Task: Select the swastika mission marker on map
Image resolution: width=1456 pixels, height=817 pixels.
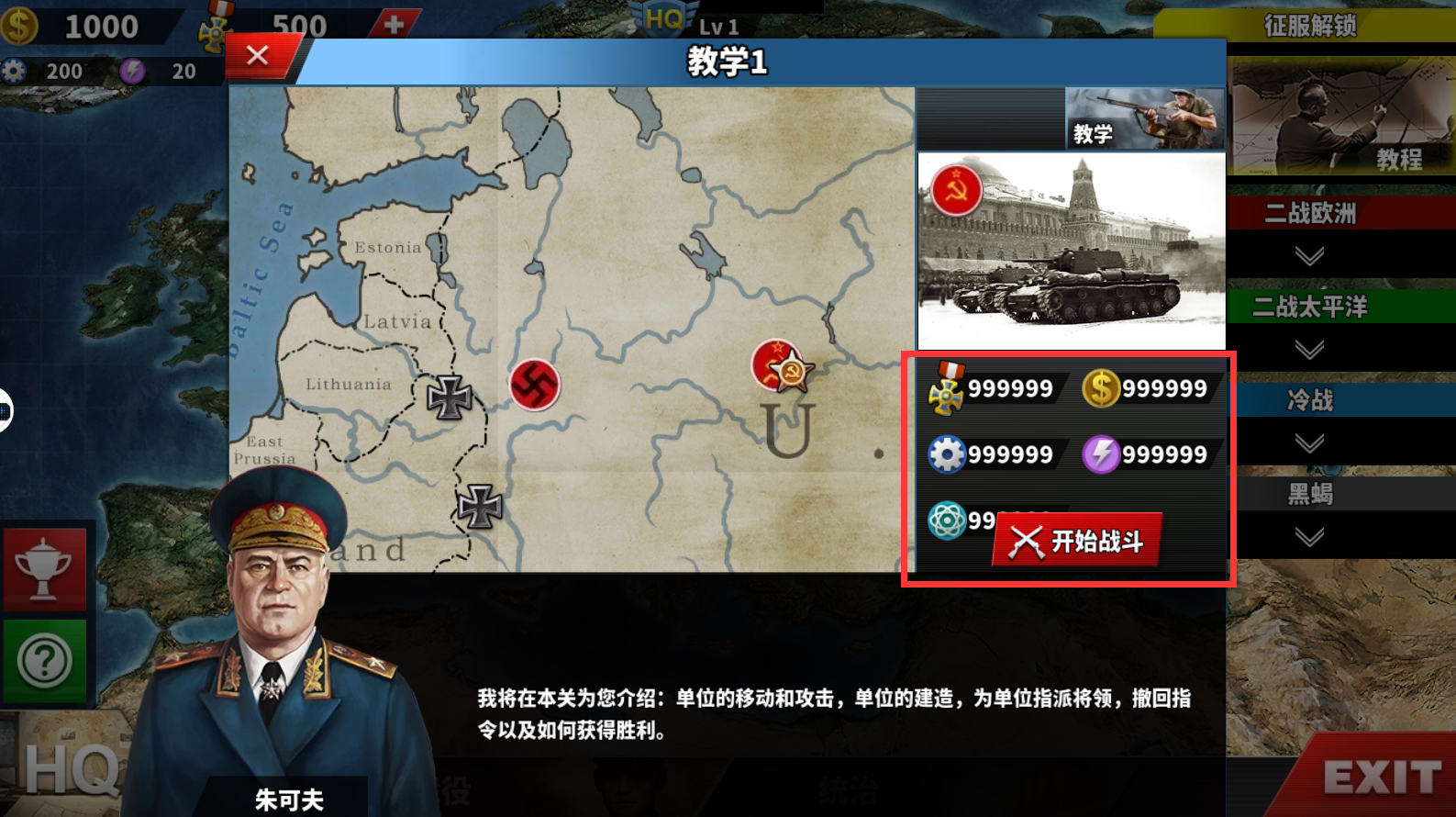Action: pyautogui.click(x=534, y=384)
